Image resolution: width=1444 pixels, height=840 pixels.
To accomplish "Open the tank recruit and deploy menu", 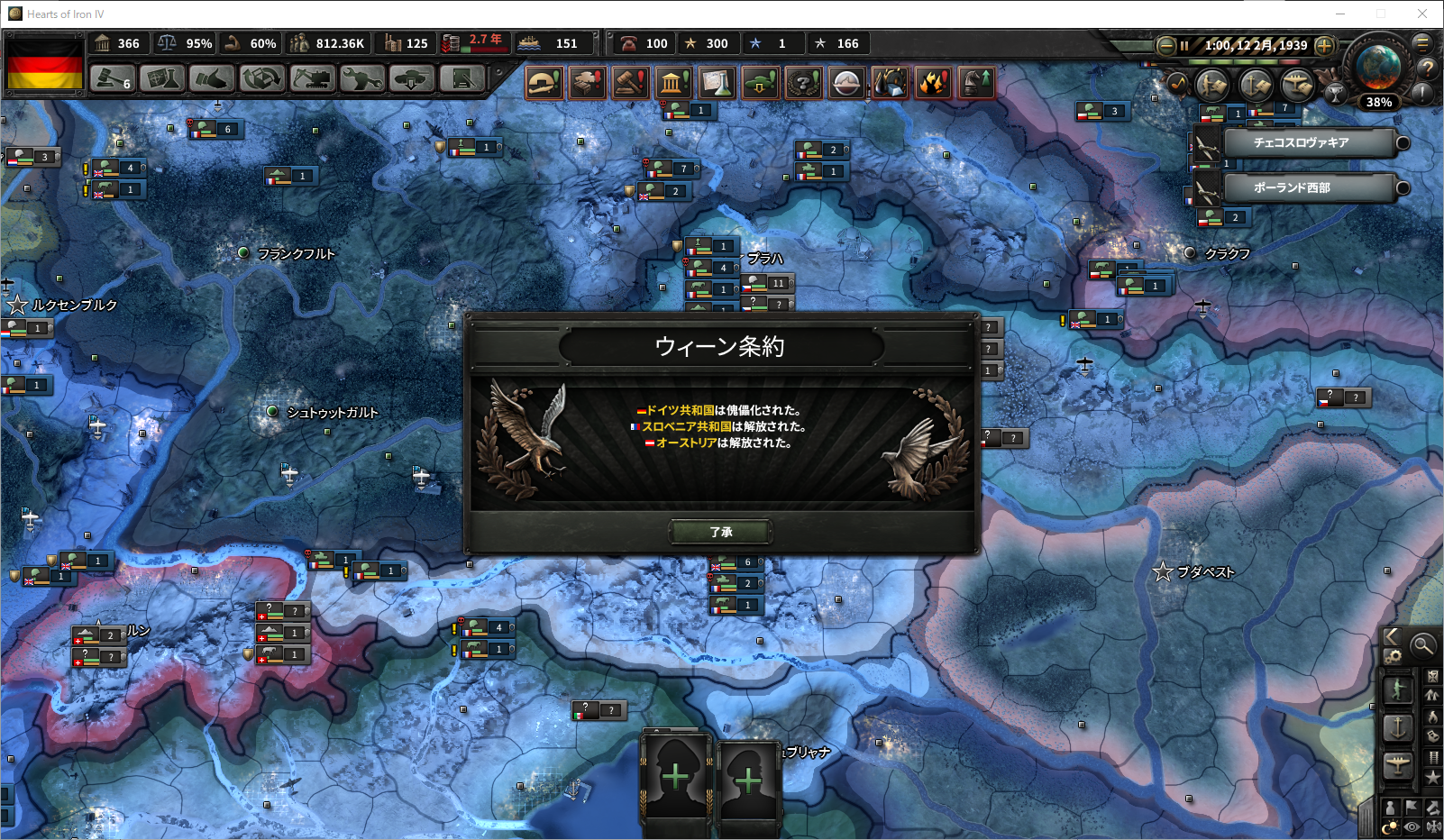I will [x=411, y=79].
